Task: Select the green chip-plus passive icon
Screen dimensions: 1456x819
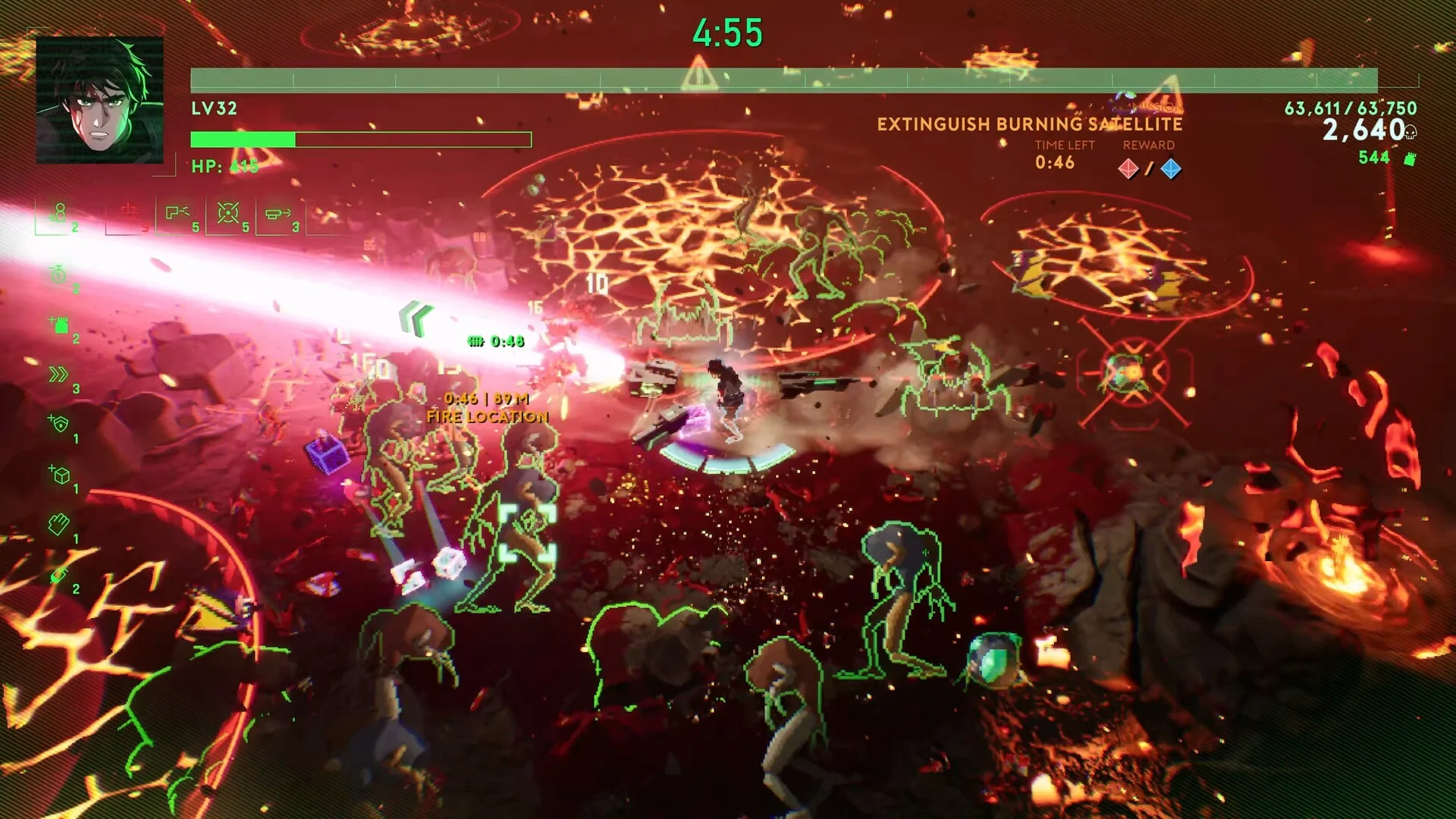Action: point(59,325)
